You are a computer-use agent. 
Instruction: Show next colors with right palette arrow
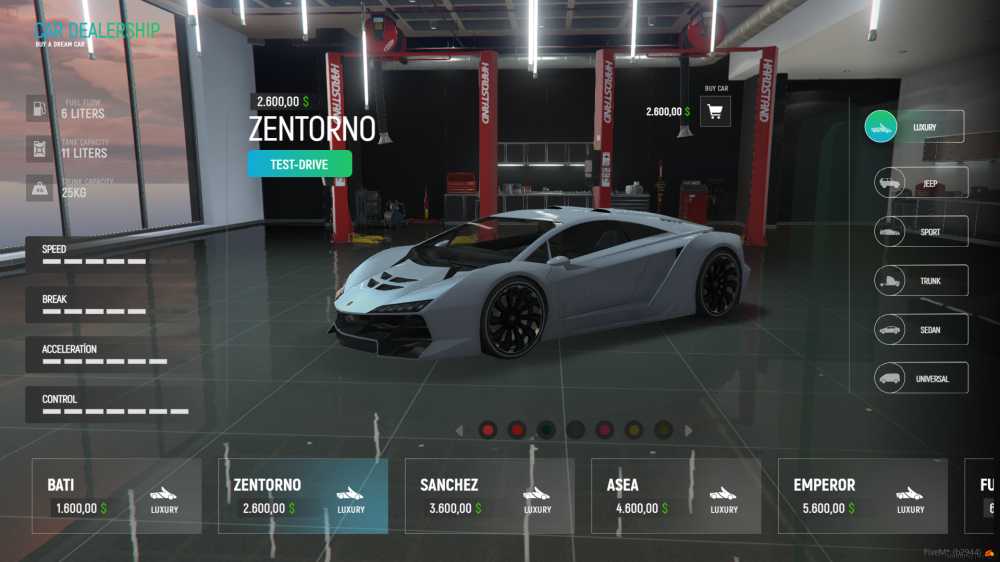688,431
